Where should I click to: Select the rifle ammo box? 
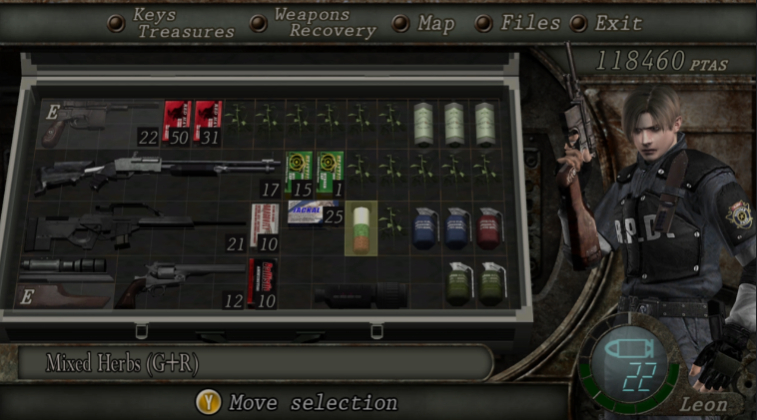[263, 227]
